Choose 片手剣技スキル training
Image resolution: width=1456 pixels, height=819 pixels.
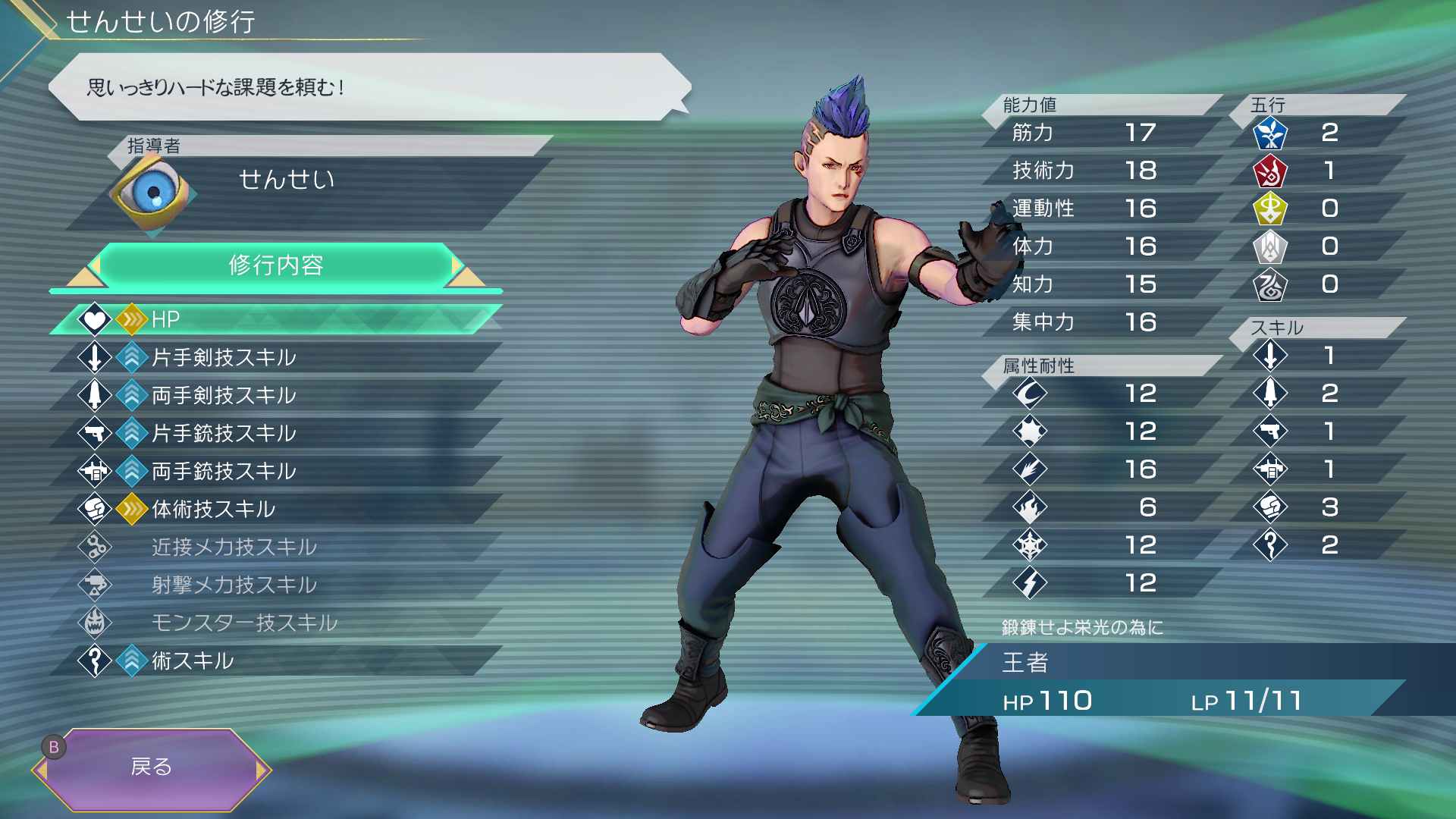click(x=277, y=357)
